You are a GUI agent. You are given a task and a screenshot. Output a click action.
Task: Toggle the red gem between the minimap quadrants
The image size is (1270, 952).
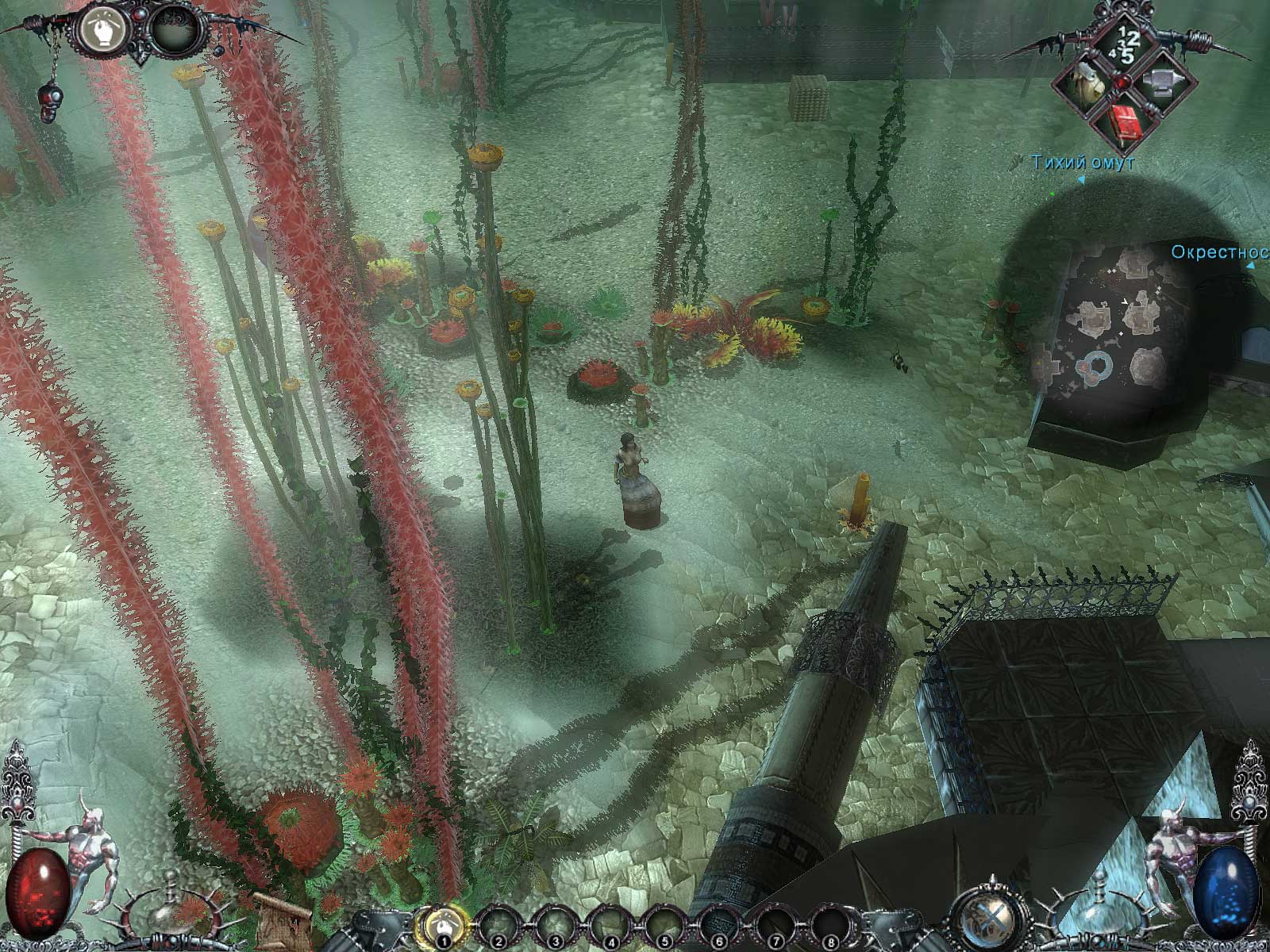1123,81
